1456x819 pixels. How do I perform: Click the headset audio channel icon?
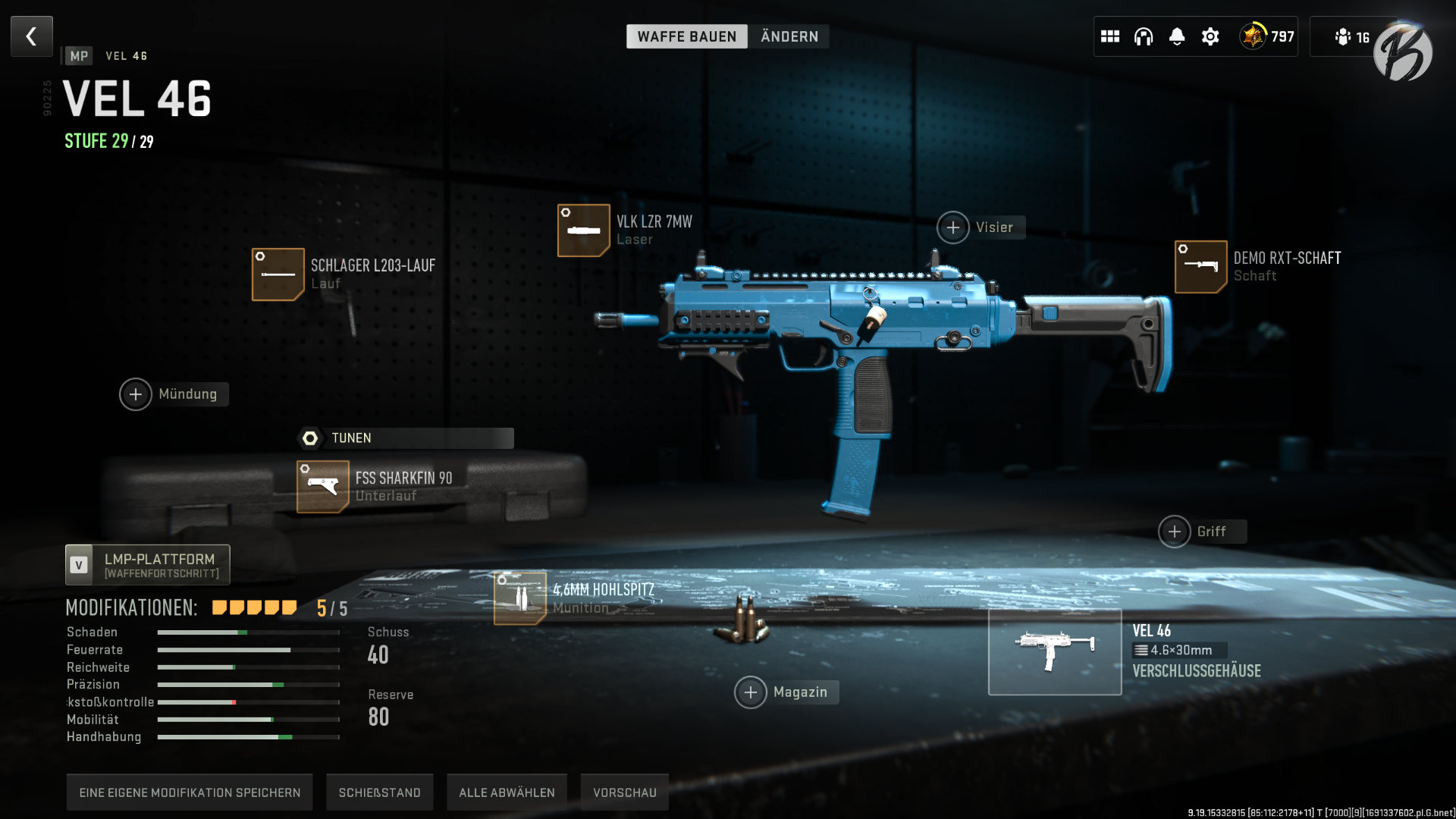1143,36
